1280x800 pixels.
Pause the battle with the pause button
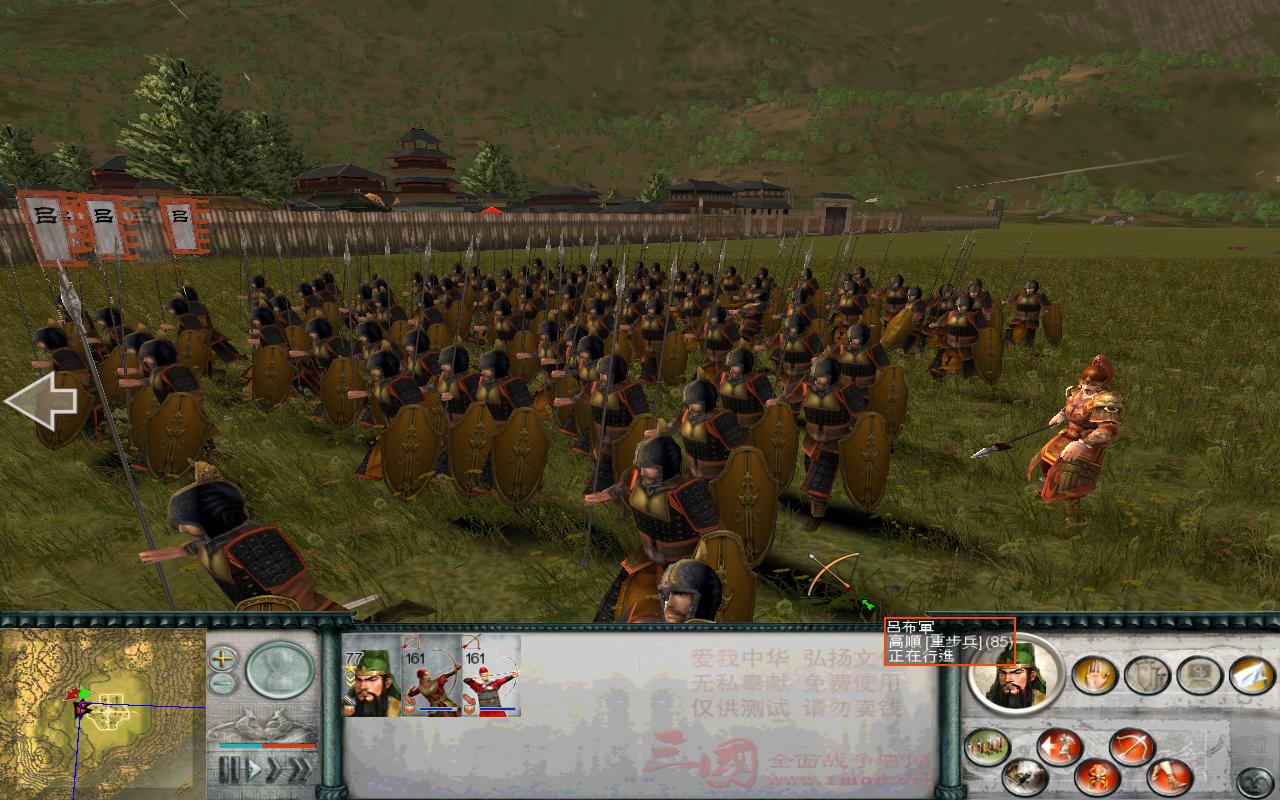(230, 766)
